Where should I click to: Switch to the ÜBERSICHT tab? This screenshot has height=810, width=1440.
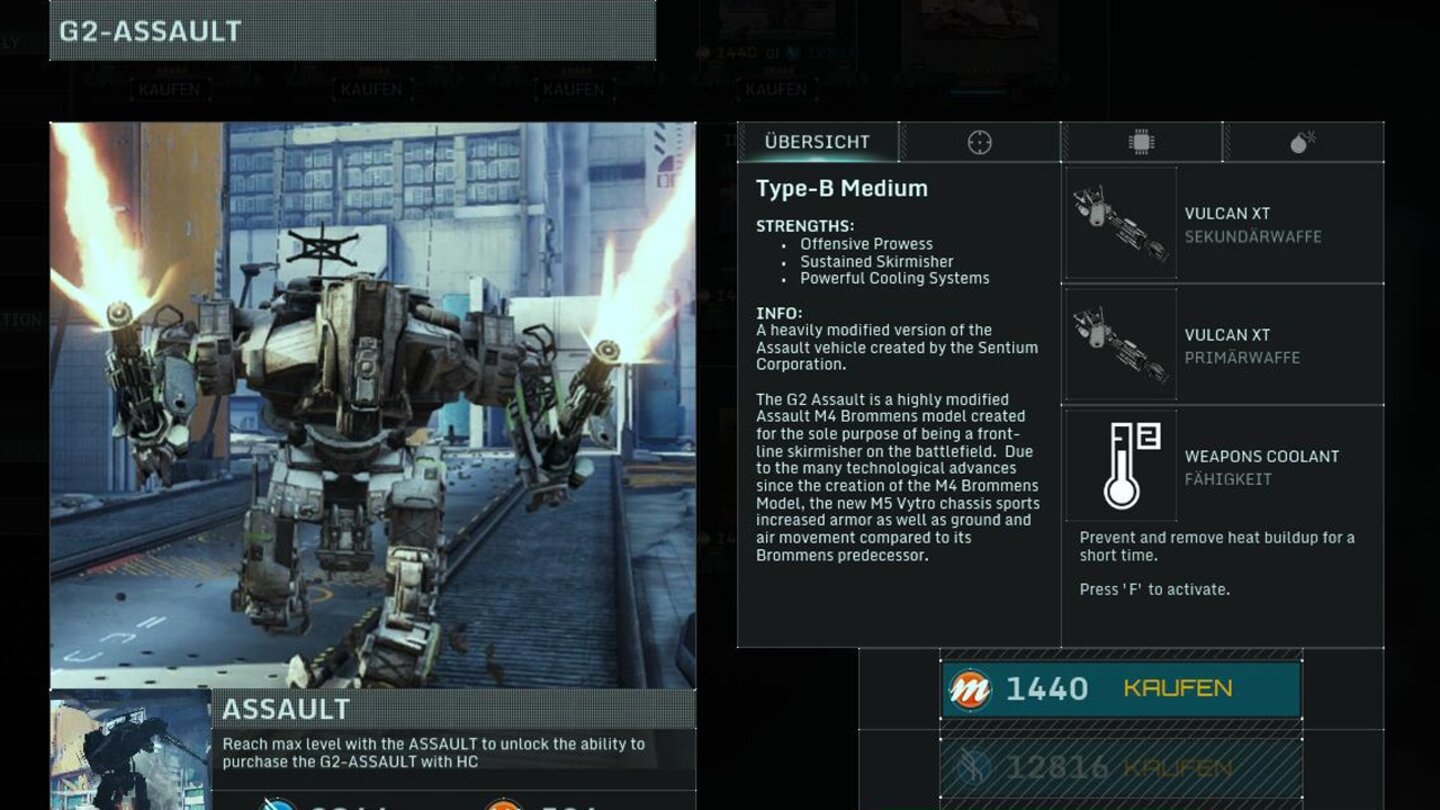817,141
